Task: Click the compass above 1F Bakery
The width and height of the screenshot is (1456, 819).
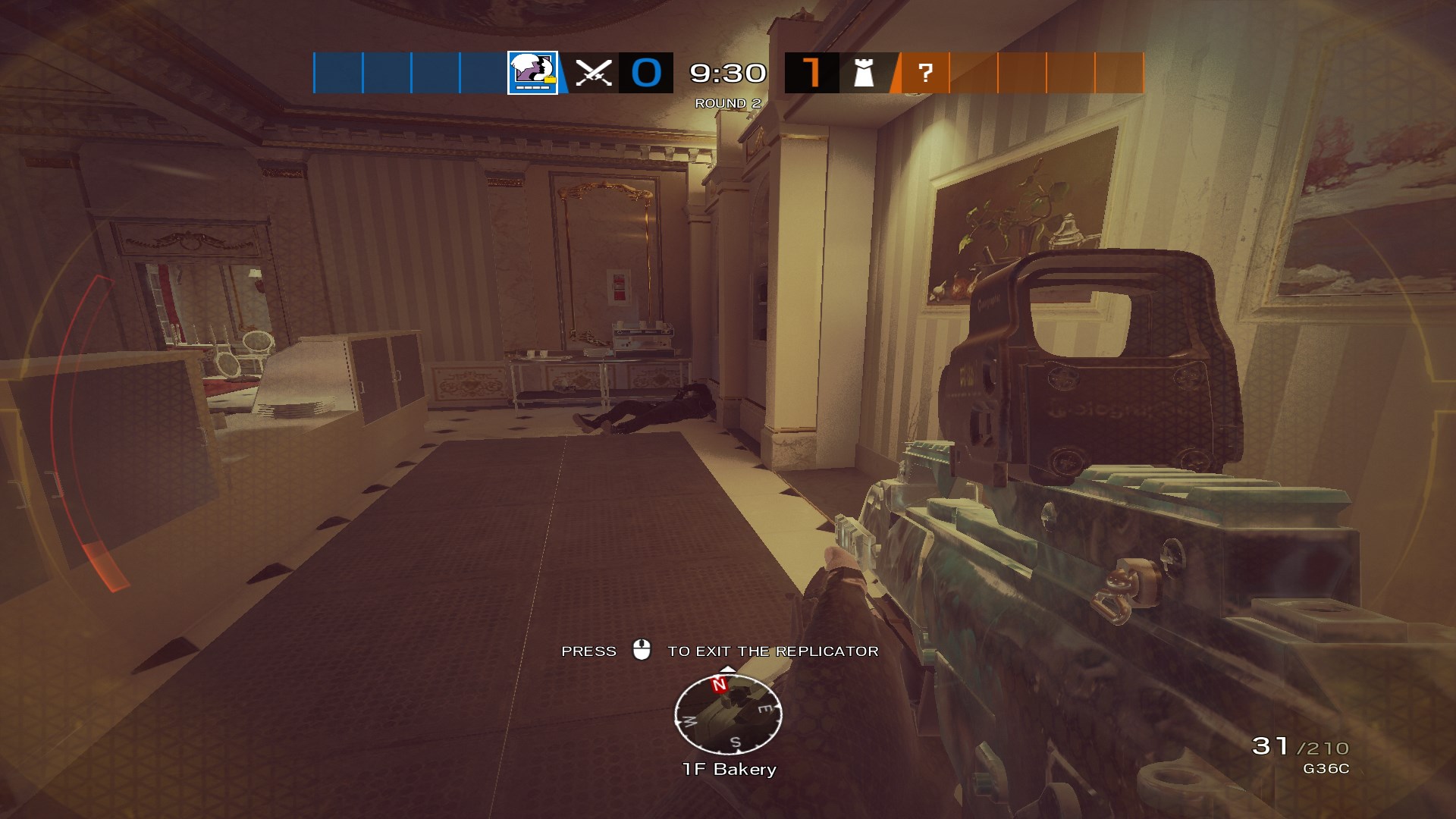Action: 727,714
